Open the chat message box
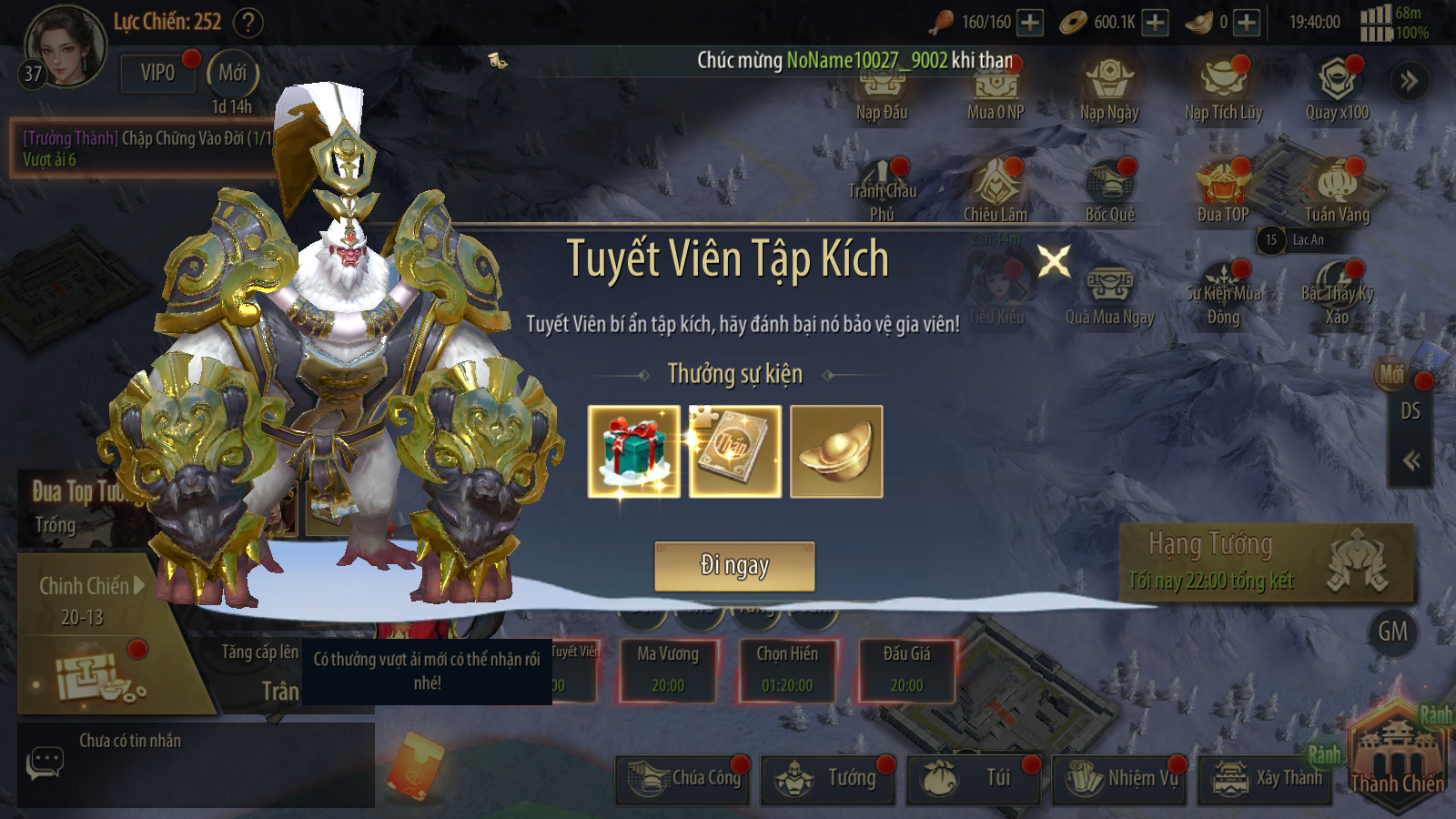The width and height of the screenshot is (1456, 819). point(196,764)
